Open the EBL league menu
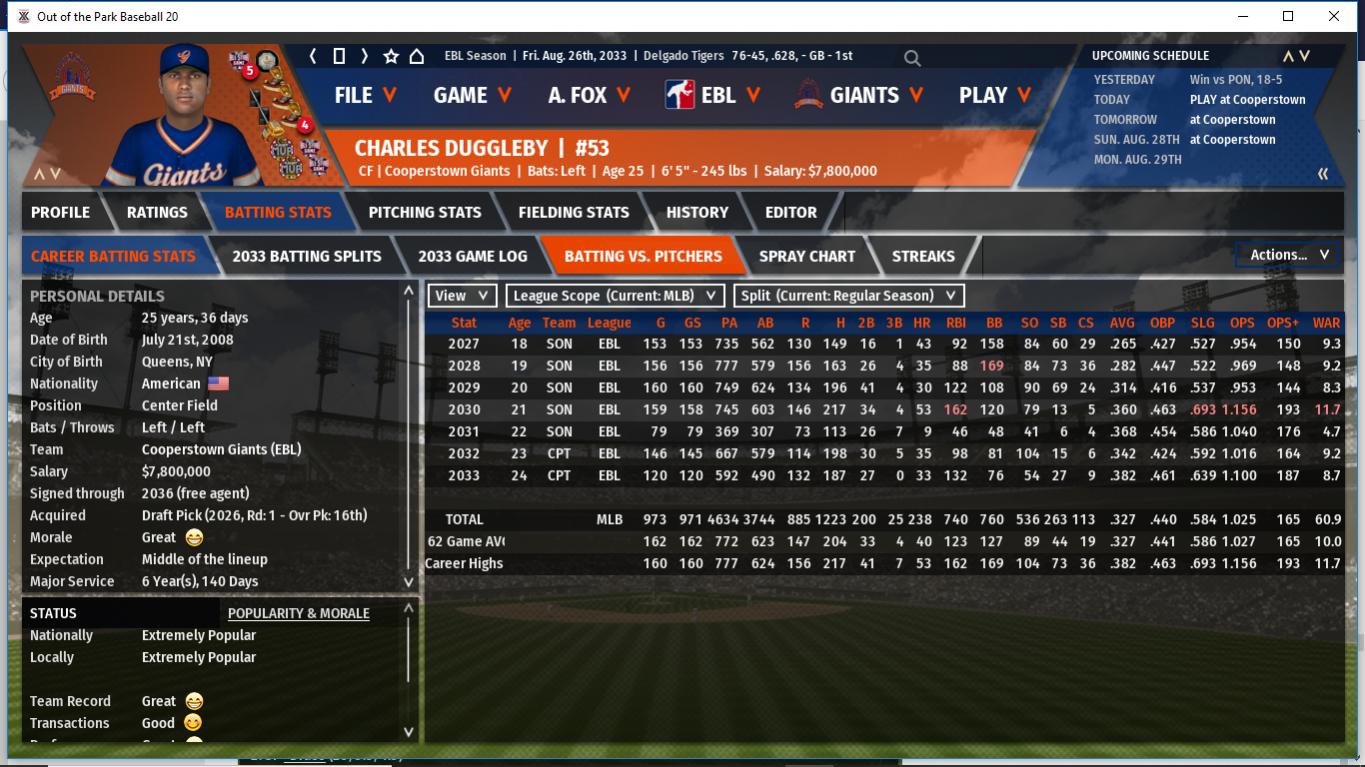 (x=712, y=95)
